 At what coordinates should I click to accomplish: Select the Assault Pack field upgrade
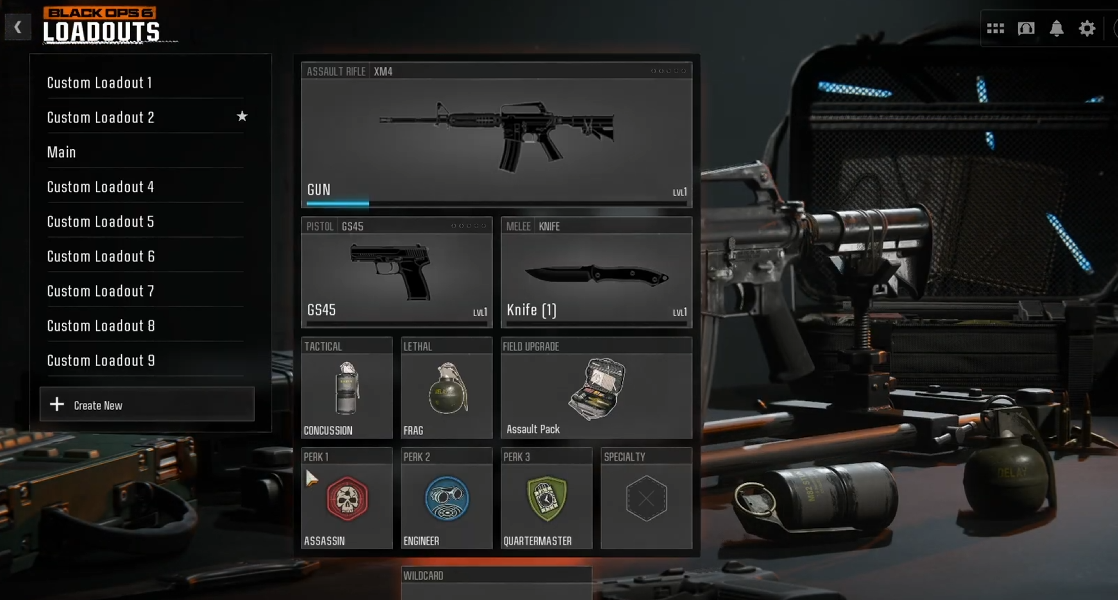596,389
